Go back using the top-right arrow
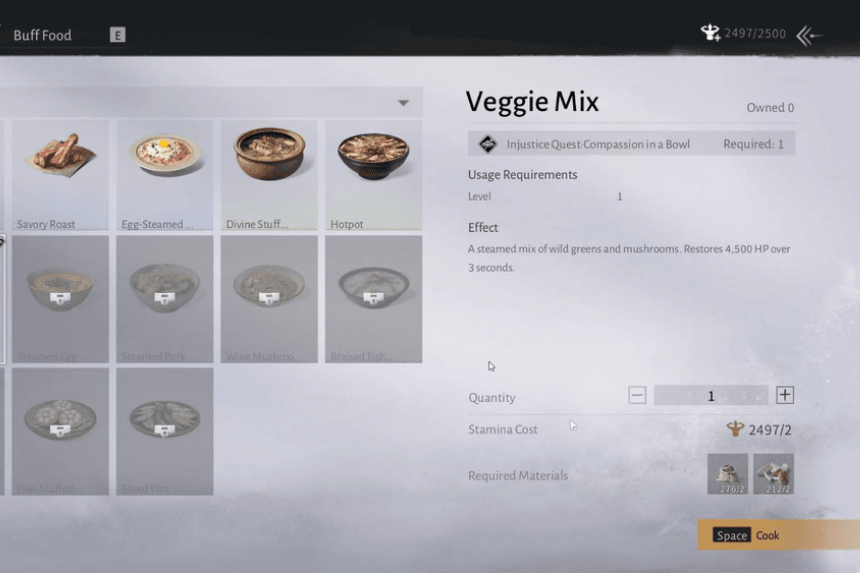This screenshot has height=573, width=860. pos(809,36)
